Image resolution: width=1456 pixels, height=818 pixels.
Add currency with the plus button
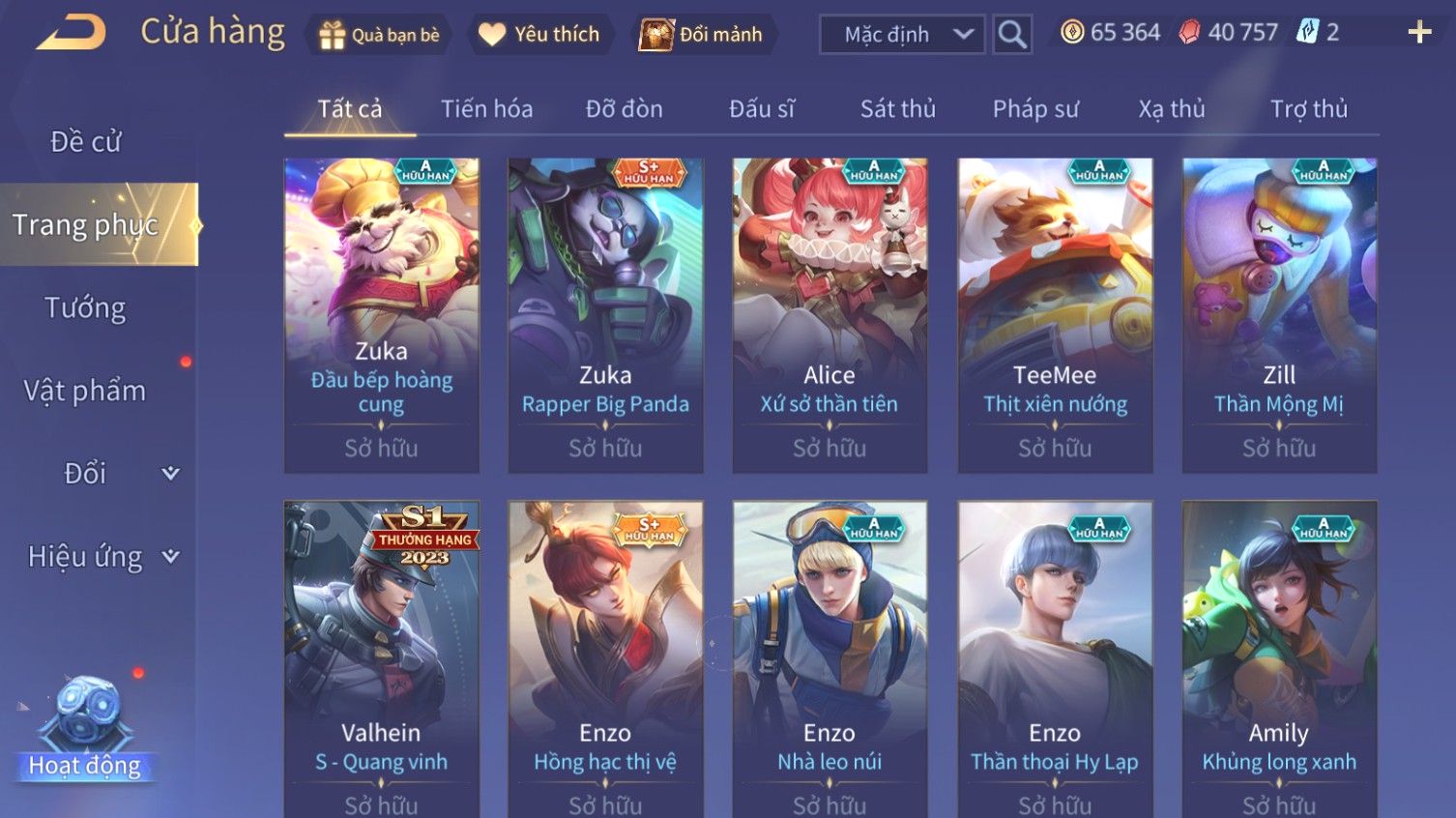1419,33
